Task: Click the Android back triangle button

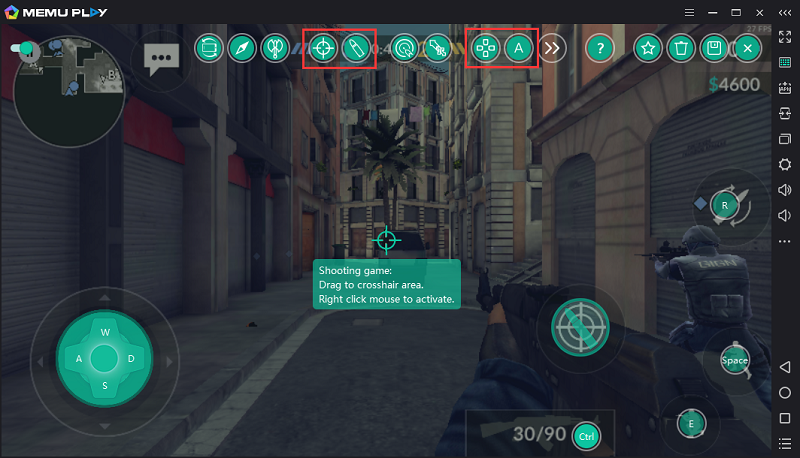Action: pyautogui.click(x=785, y=367)
